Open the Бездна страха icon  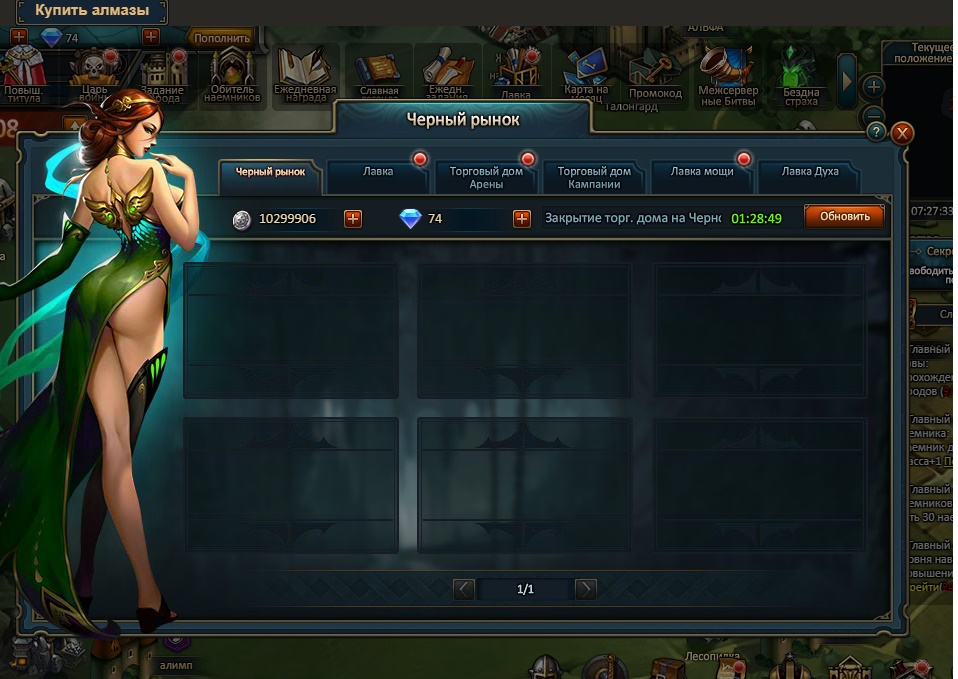(801, 76)
